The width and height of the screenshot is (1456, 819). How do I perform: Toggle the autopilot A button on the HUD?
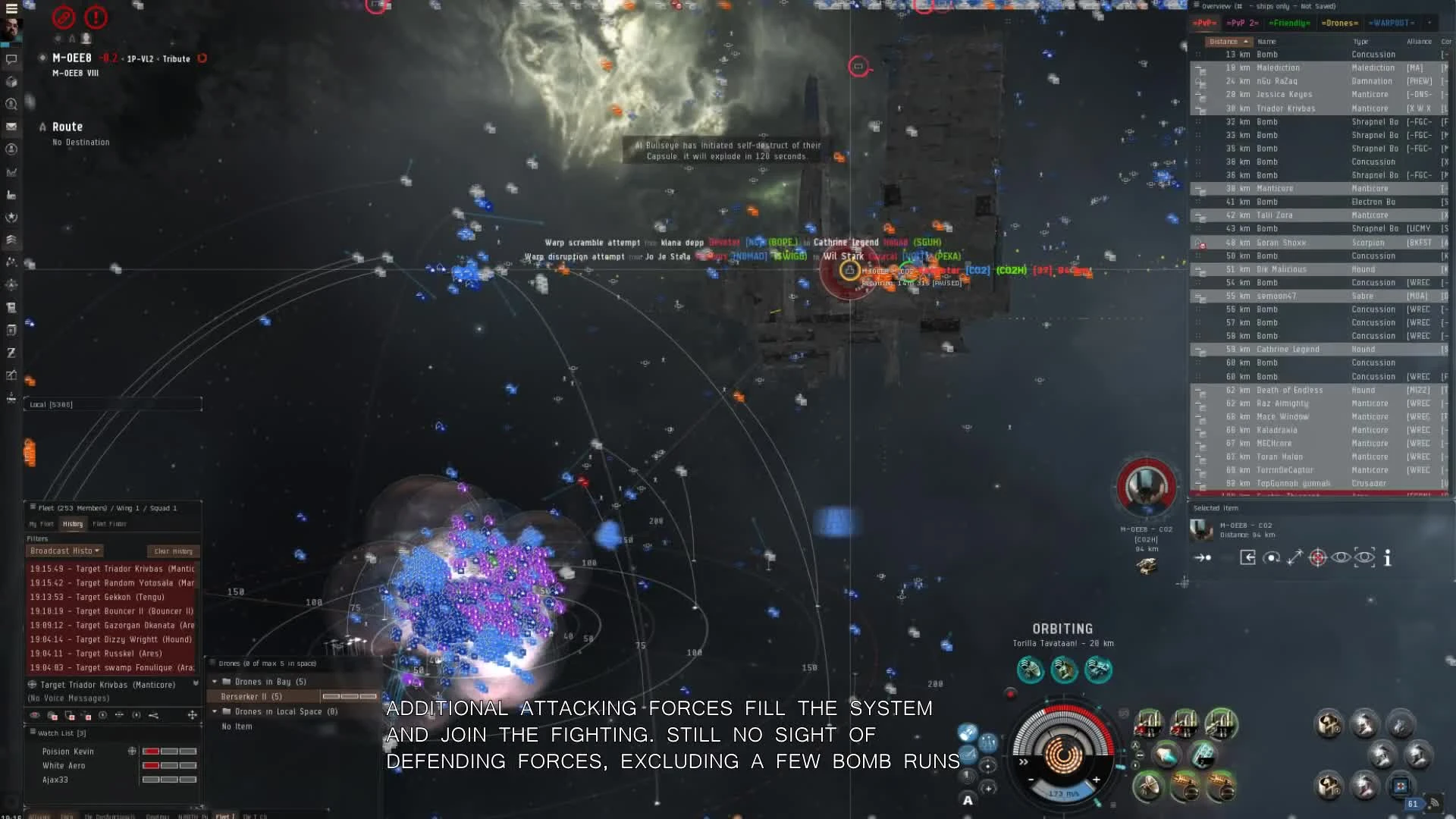[x=968, y=799]
